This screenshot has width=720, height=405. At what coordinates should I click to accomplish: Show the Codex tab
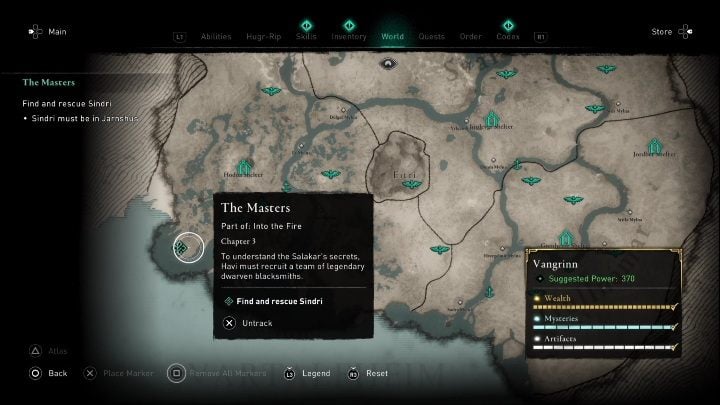coord(508,36)
